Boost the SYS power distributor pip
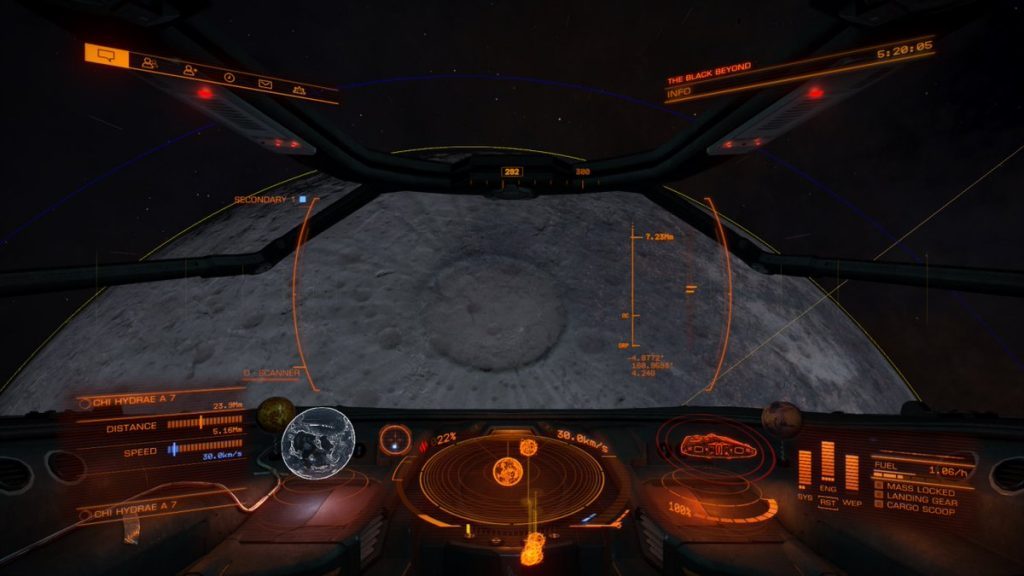This screenshot has width=1024, height=576. (805, 470)
